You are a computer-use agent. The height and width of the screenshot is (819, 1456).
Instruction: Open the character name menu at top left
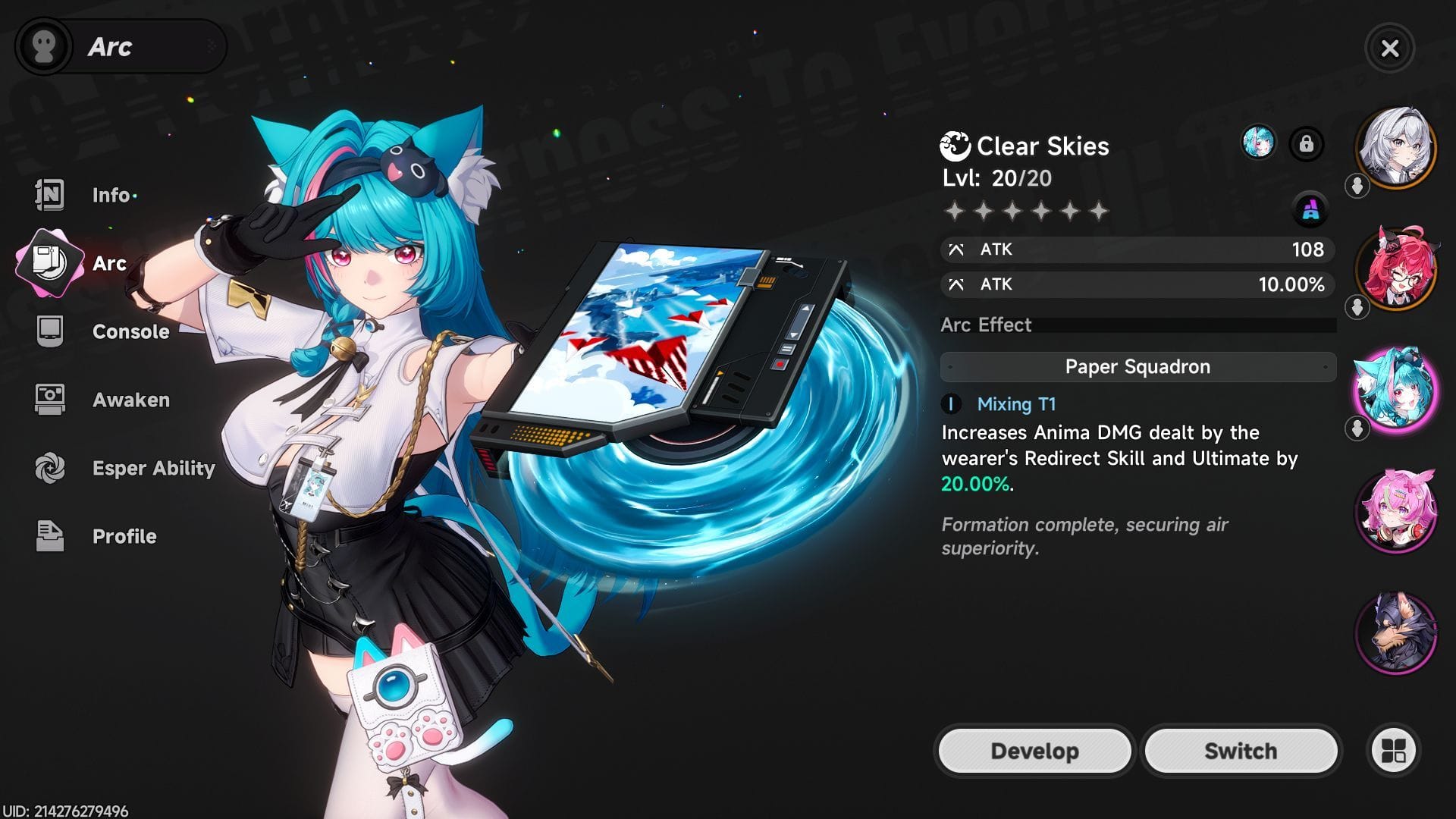[x=121, y=45]
